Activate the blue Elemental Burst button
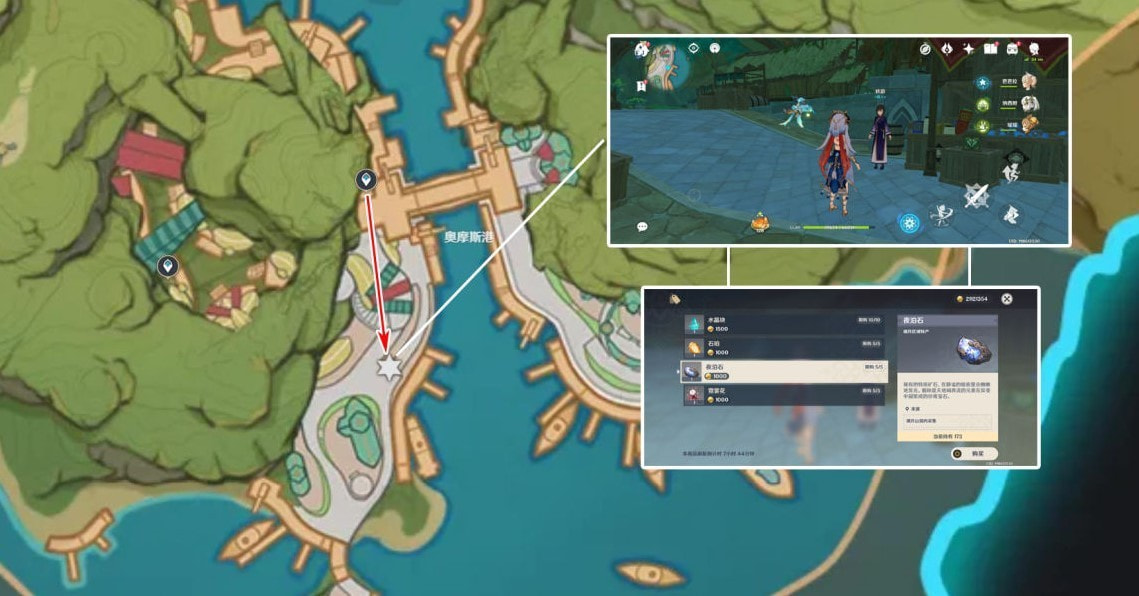This screenshot has width=1139, height=596. click(909, 223)
